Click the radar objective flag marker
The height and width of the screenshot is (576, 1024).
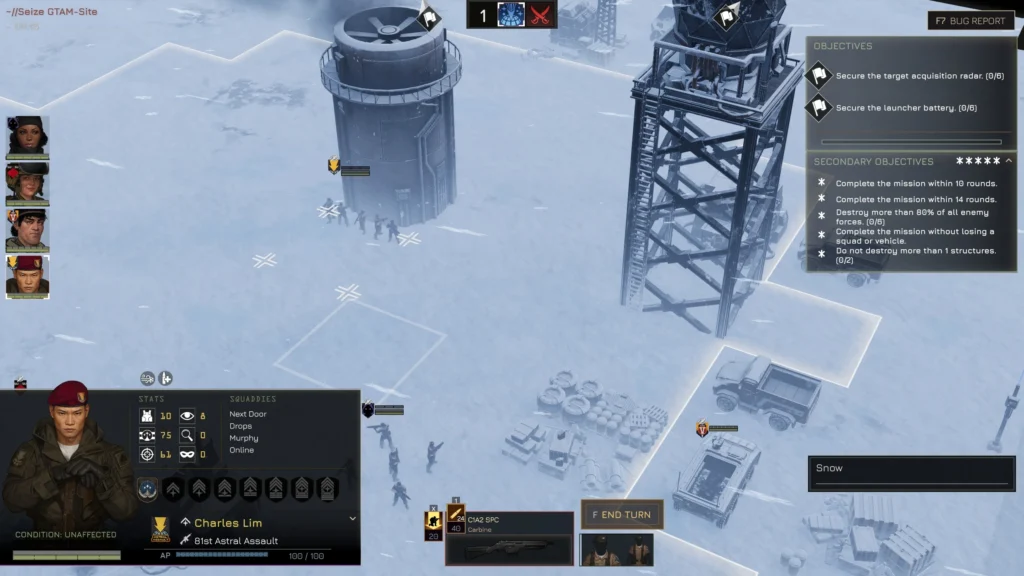[x=727, y=16]
